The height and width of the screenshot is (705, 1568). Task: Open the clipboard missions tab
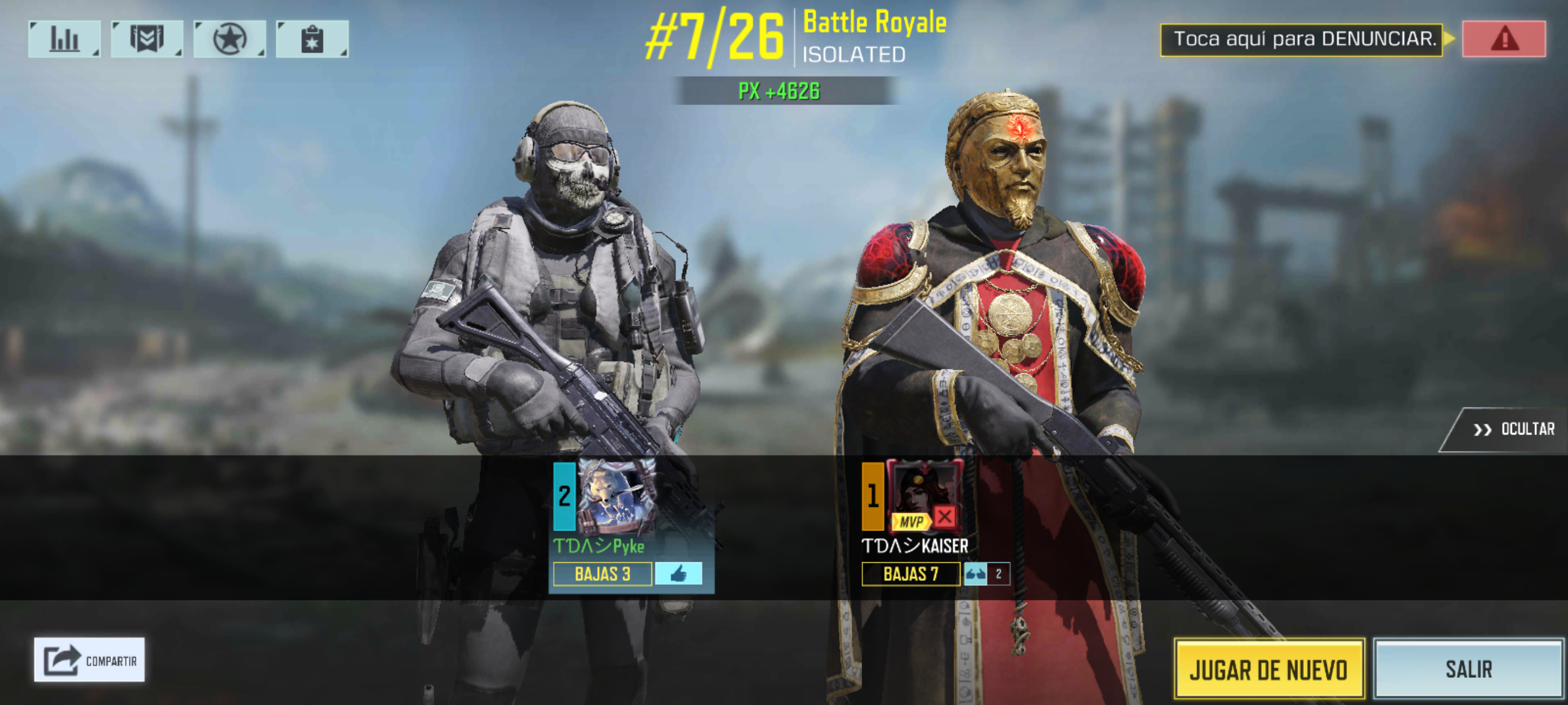(312, 39)
